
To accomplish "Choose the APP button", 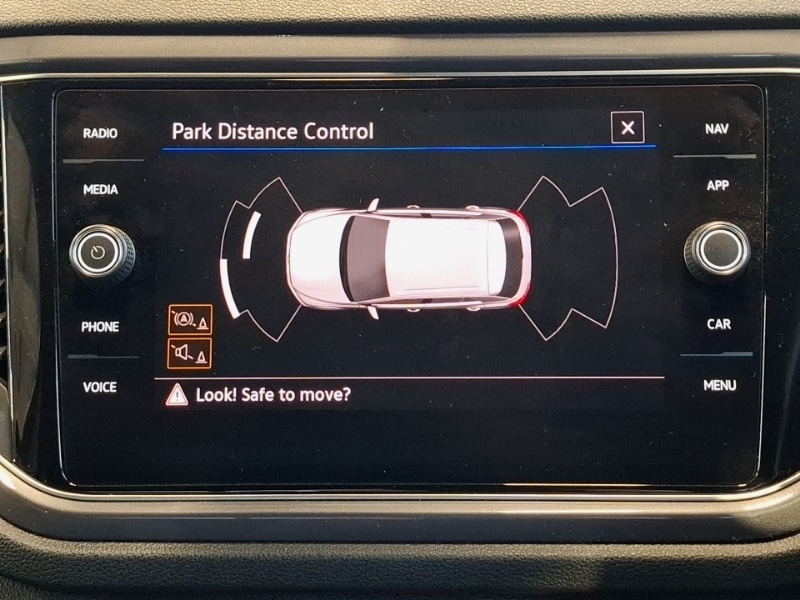I will click(x=717, y=186).
